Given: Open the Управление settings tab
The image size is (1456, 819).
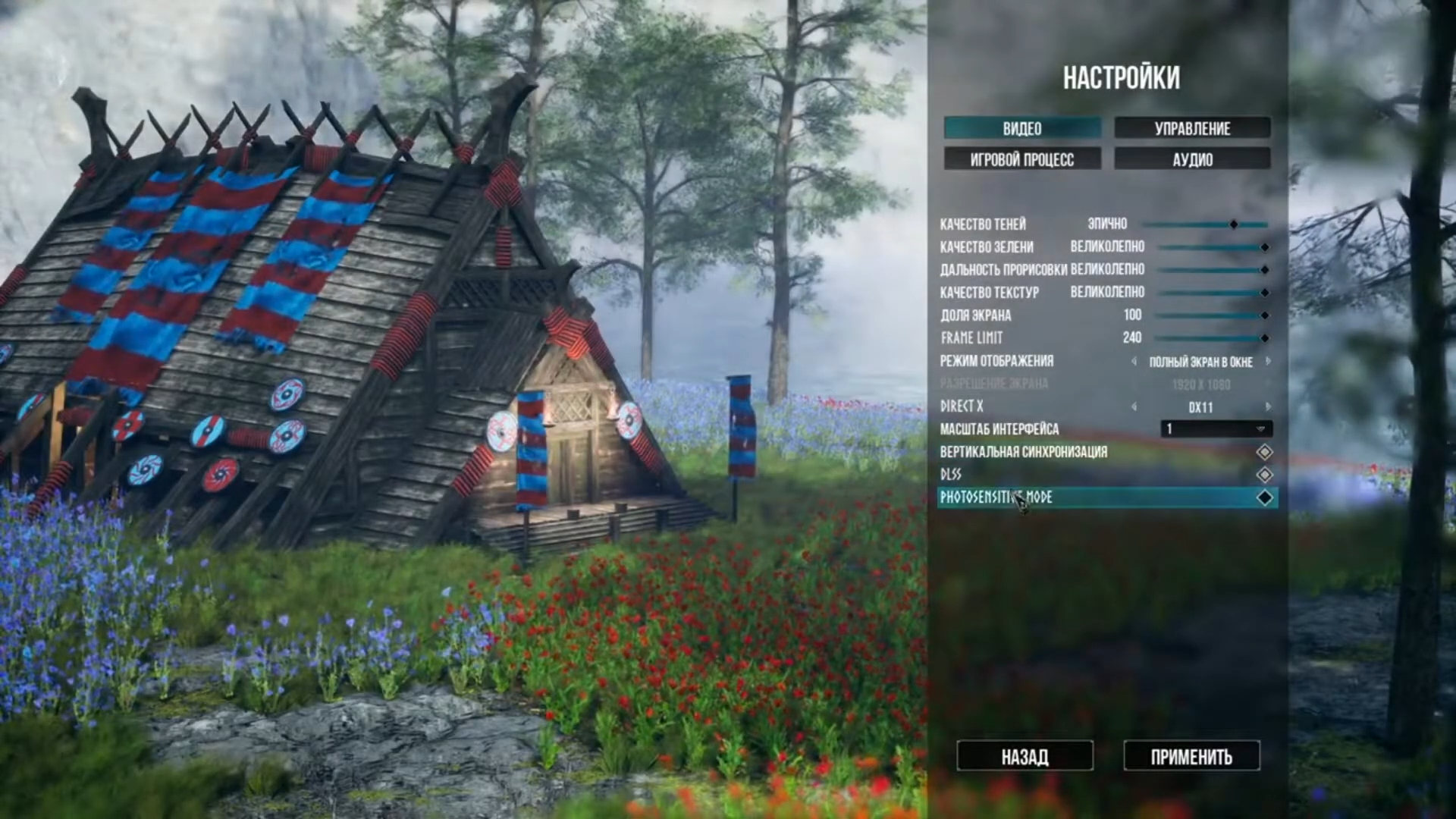Looking at the screenshot, I should tap(1191, 128).
